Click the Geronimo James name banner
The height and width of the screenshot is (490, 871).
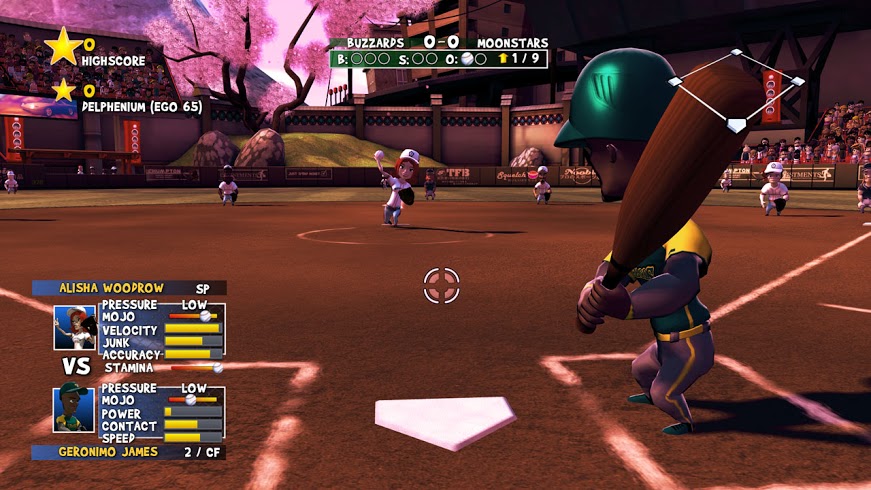pyautogui.click(x=128, y=452)
